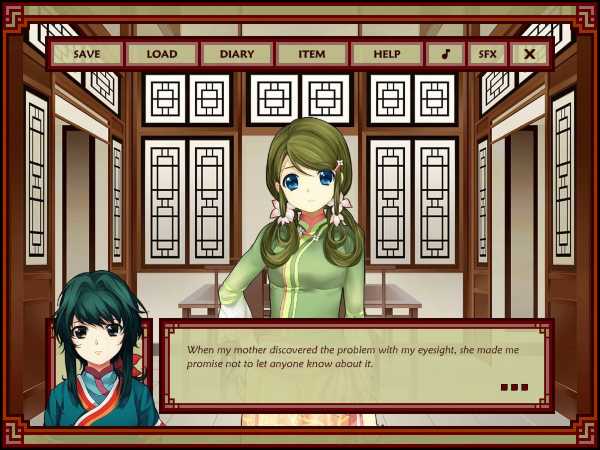The height and width of the screenshot is (450, 600).
Task: Toggle music with the note icon
Action: pos(445,54)
